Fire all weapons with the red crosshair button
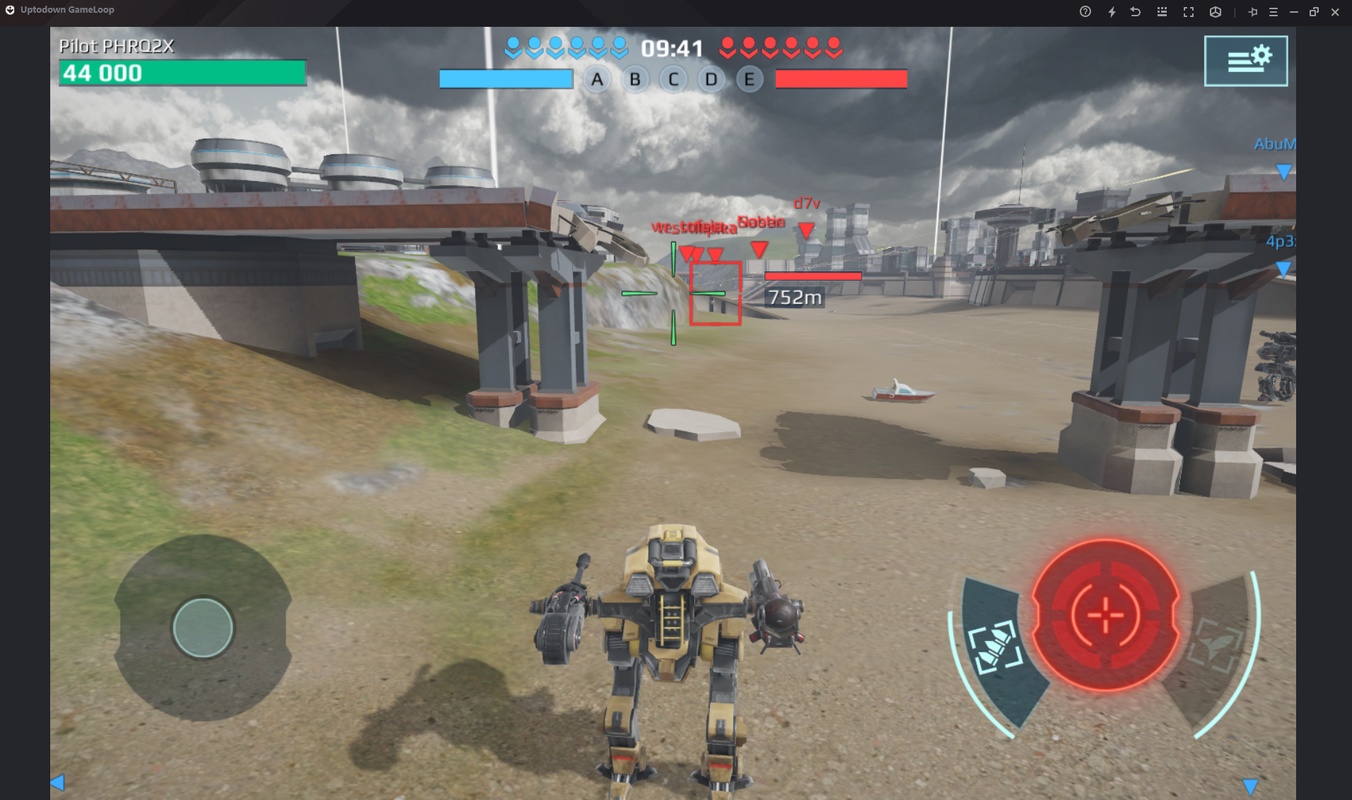Viewport: 1352px width, 800px height. 1105,614
